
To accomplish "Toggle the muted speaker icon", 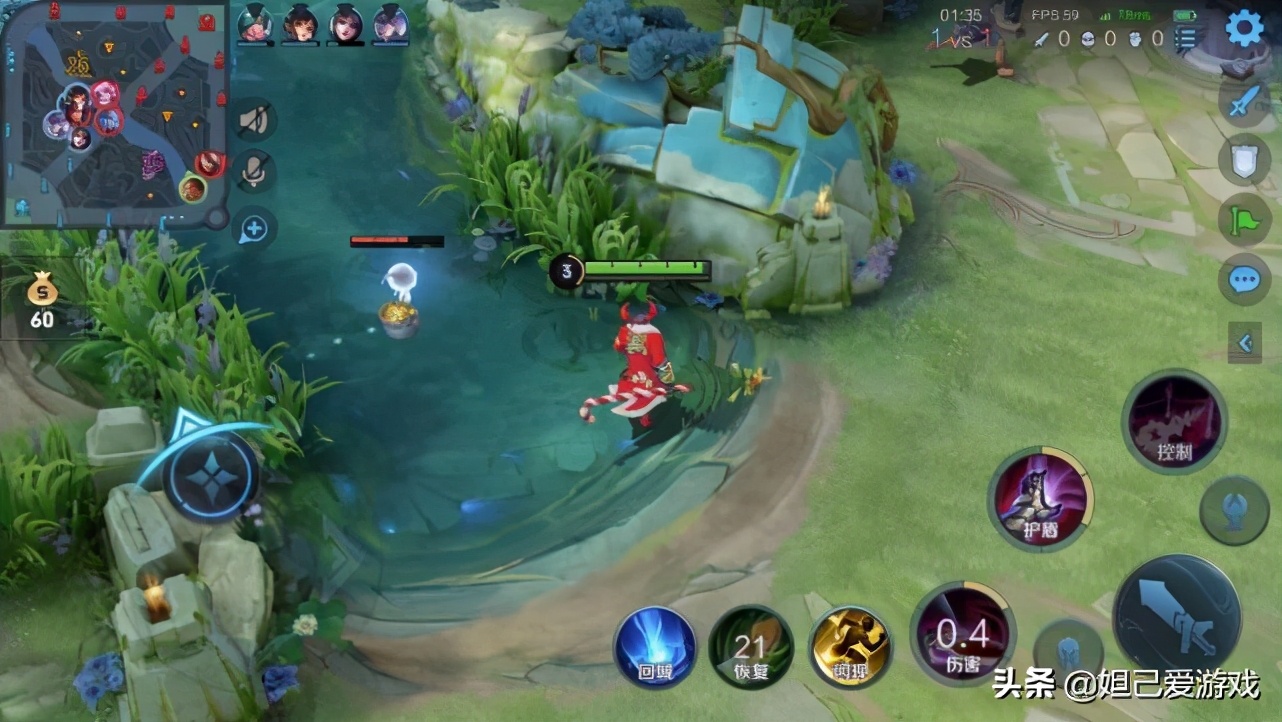I will (x=254, y=120).
